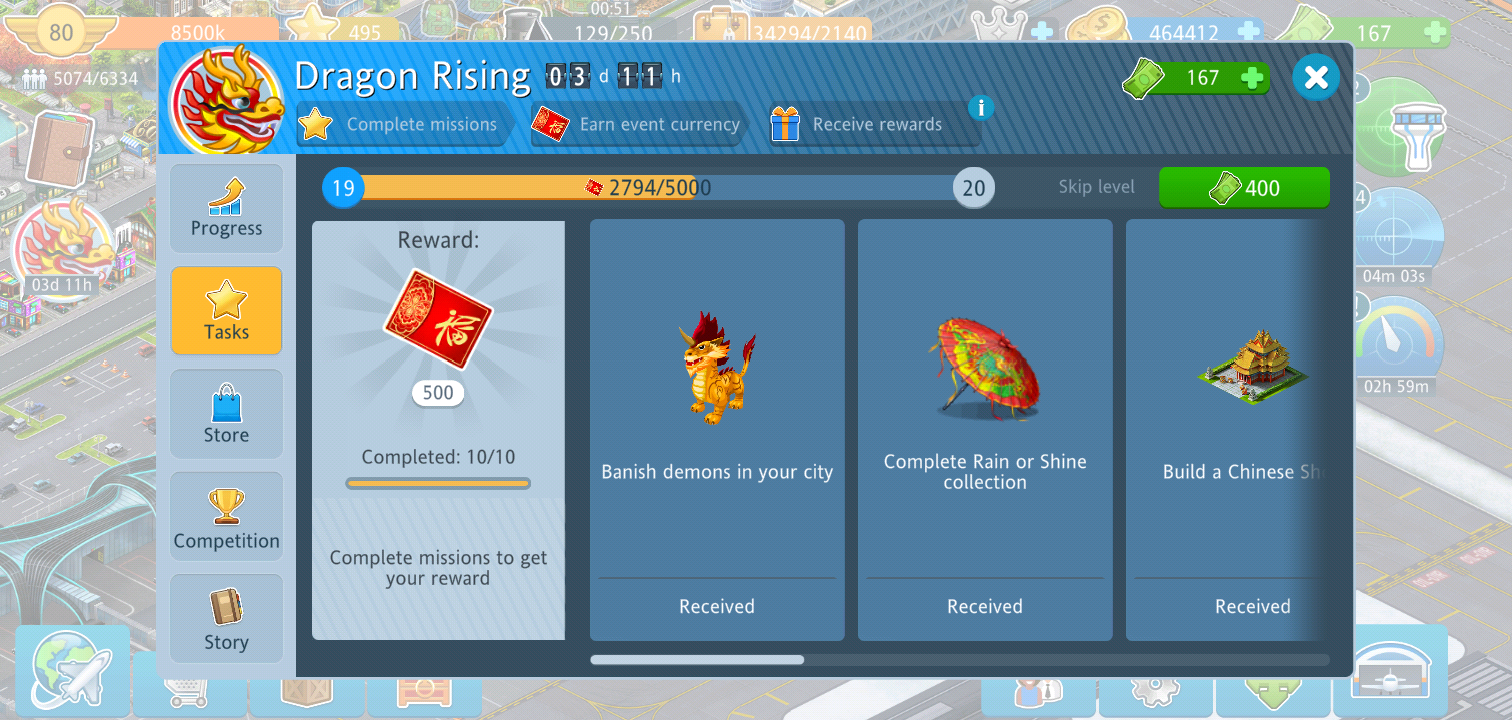The width and height of the screenshot is (1512, 720).
Task: Close the Dragon Rising event window
Action: [x=1316, y=77]
